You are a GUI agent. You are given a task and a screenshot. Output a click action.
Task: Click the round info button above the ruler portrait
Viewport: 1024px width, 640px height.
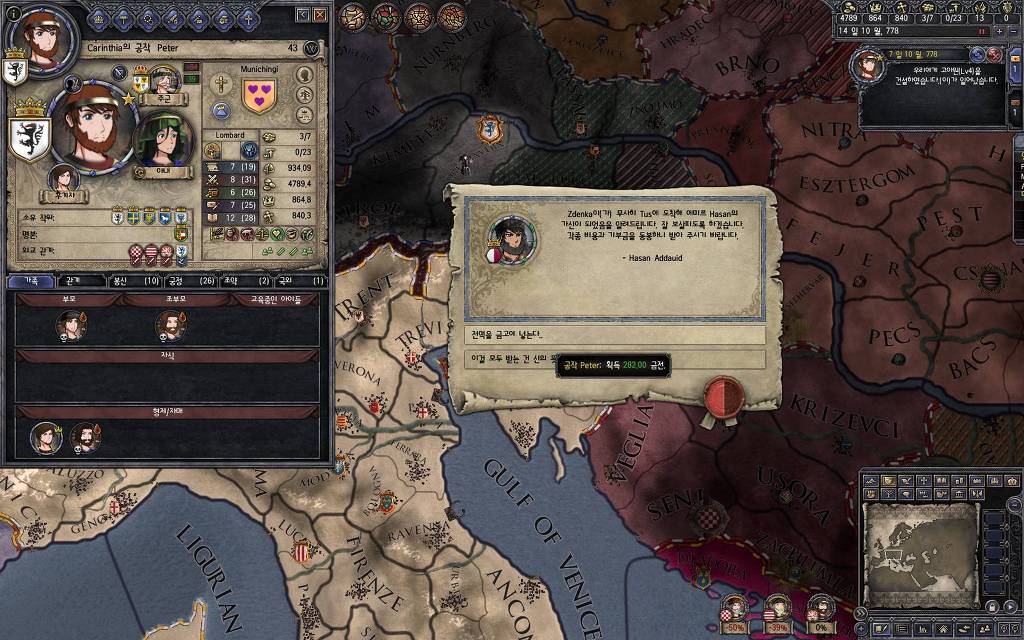coord(14,11)
